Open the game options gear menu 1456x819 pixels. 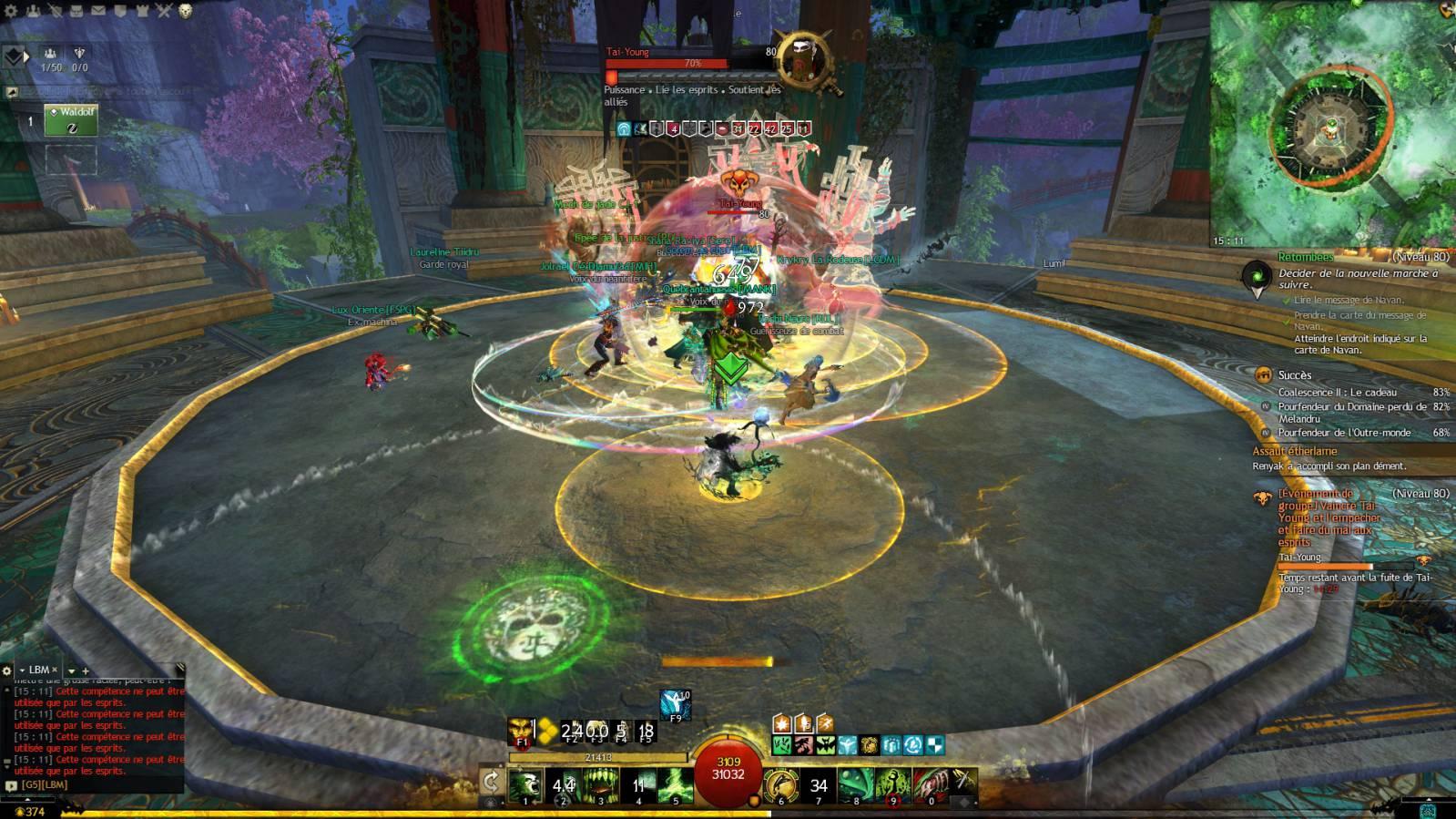[12, 11]
